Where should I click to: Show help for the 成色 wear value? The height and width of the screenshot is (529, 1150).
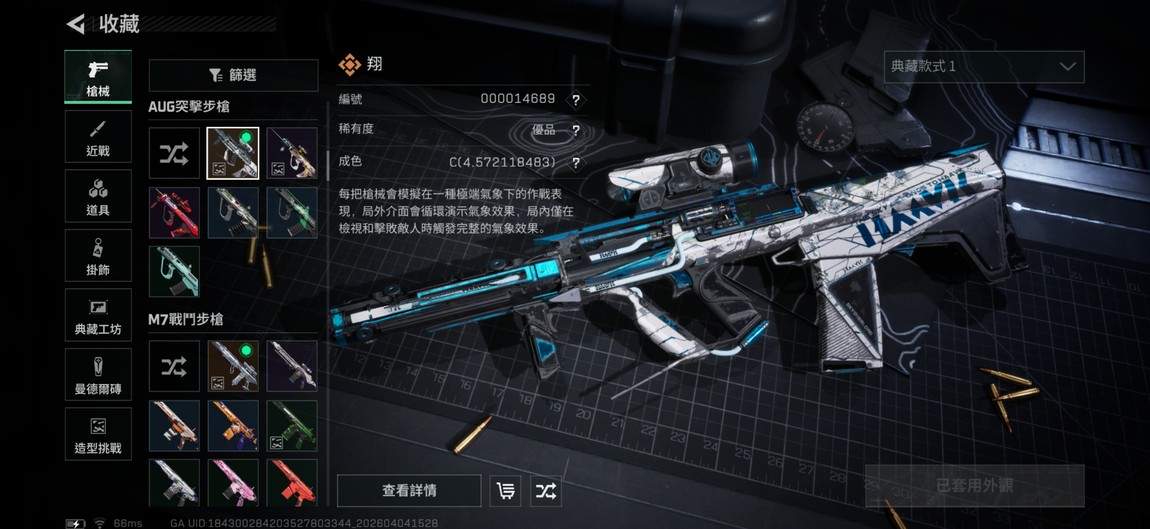coord(576,163)
